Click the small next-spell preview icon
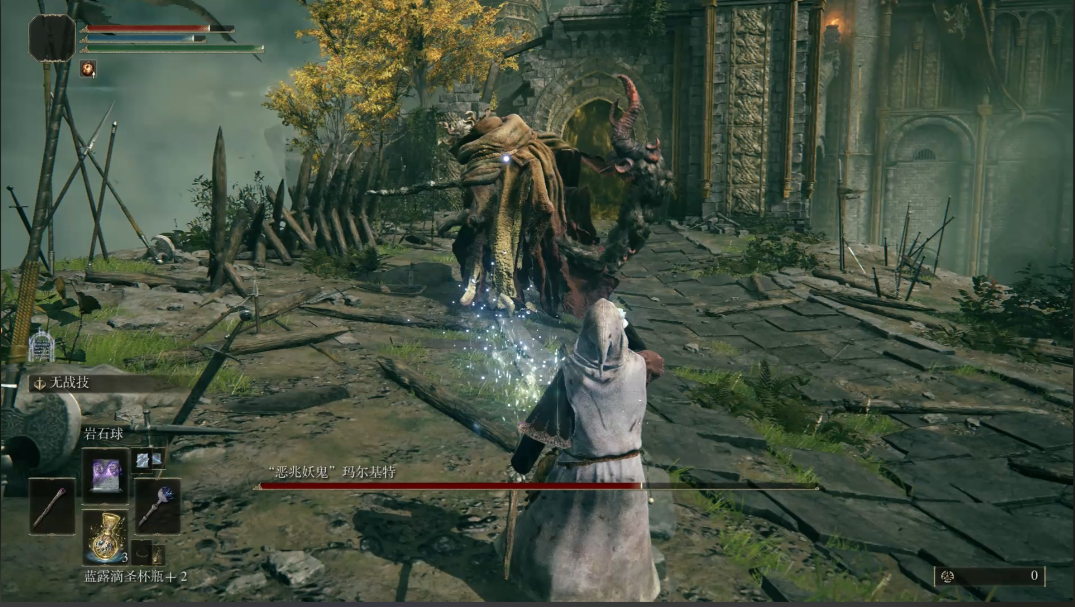 (x=147, y=458)
